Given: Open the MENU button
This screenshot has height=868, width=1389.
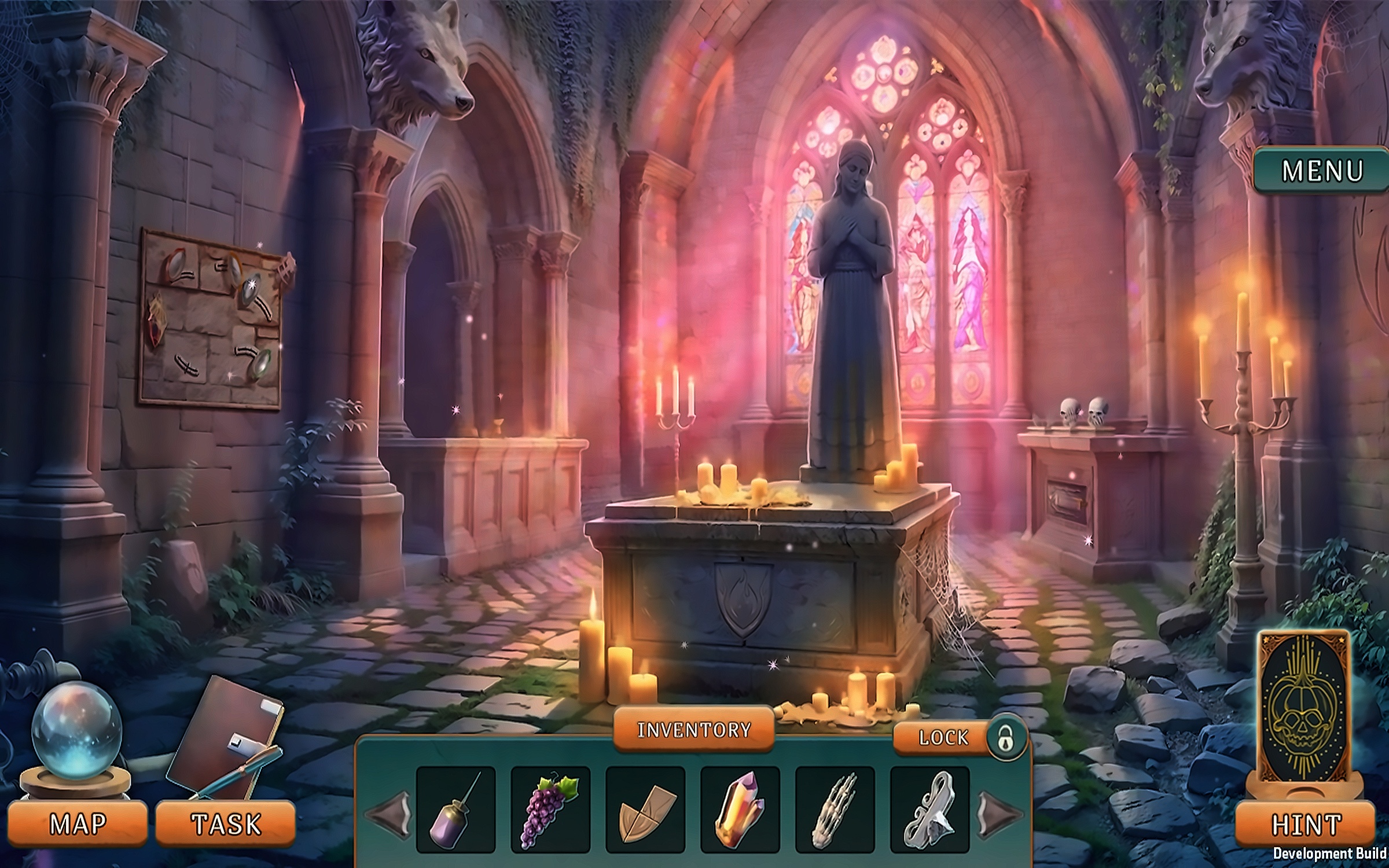Looking at the screenshot, I should click(1322, 171).
